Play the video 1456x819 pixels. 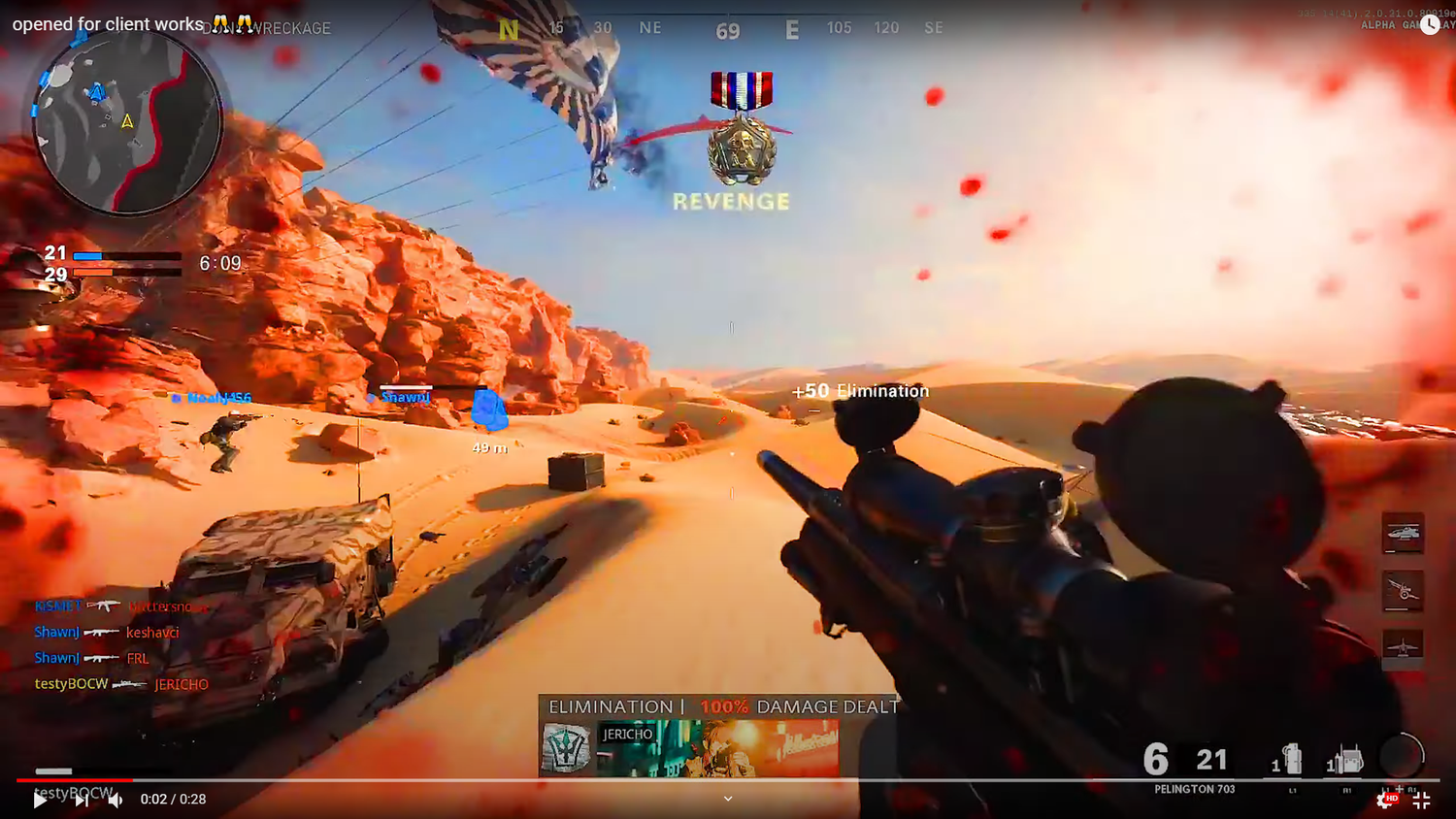coord(39,801)
